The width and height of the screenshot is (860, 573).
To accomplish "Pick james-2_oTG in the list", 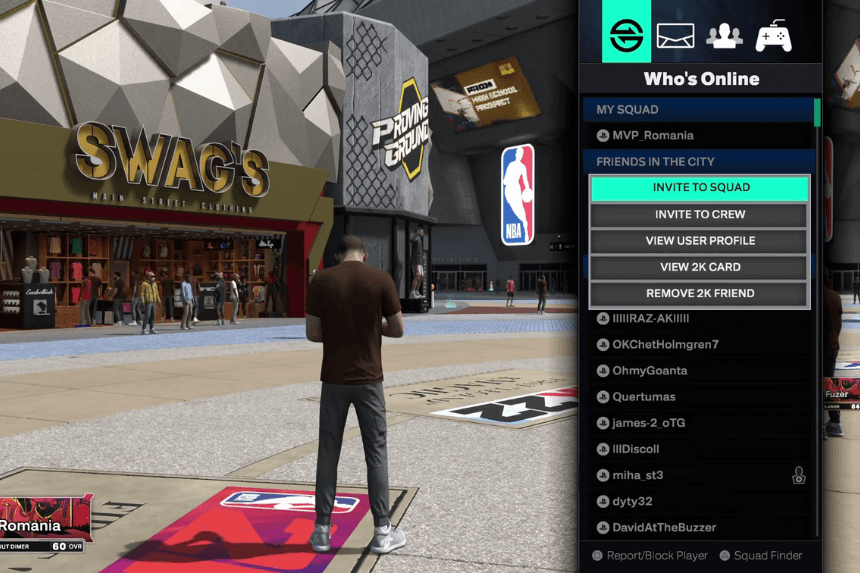I will [649, 423].
